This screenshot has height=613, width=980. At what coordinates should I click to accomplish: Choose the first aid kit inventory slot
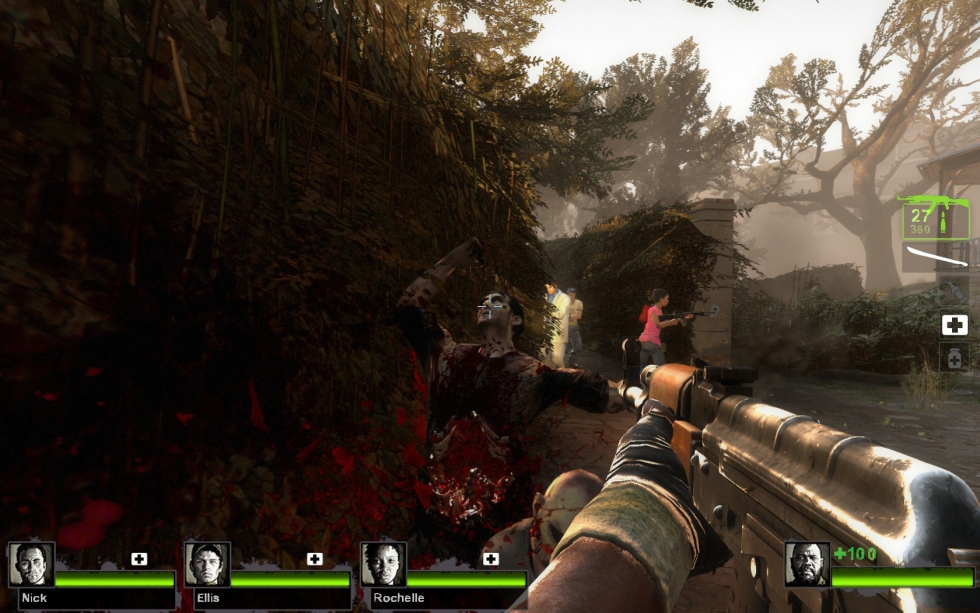(x=955, y=324)
